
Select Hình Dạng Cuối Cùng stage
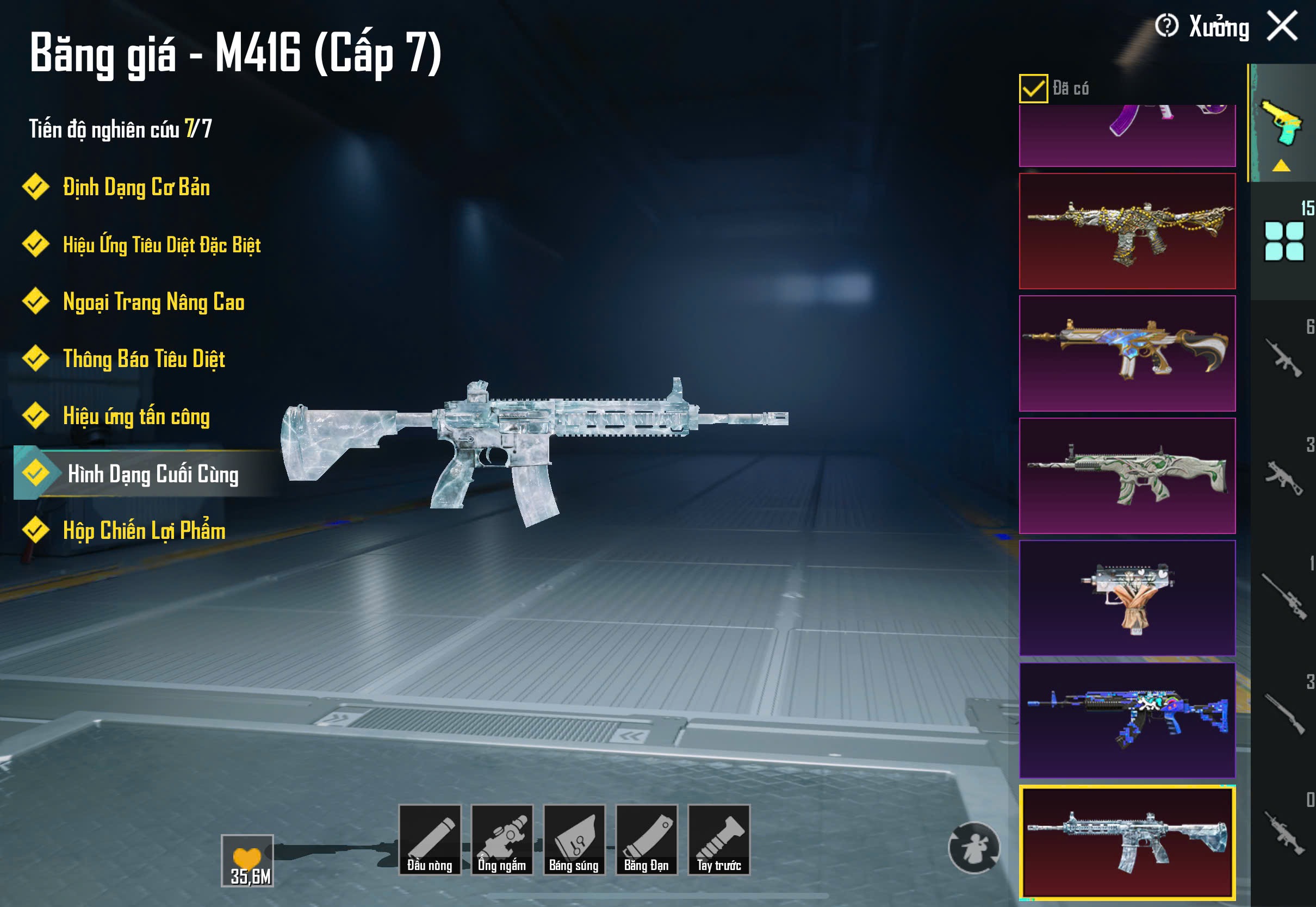pyautogui.click(x=152, y=474)
